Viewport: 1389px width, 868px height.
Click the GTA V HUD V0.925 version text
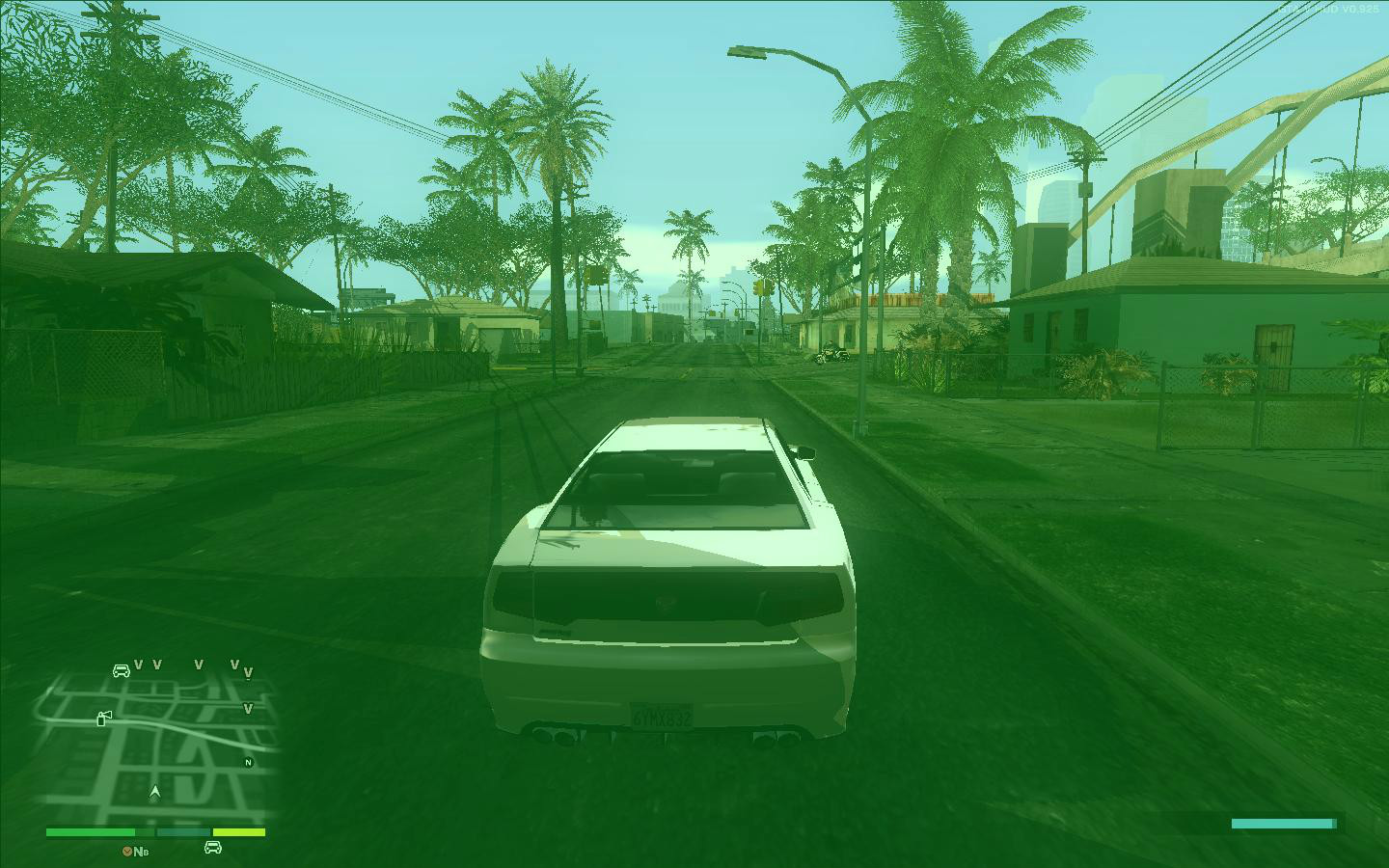click(x=1328, y=9)
